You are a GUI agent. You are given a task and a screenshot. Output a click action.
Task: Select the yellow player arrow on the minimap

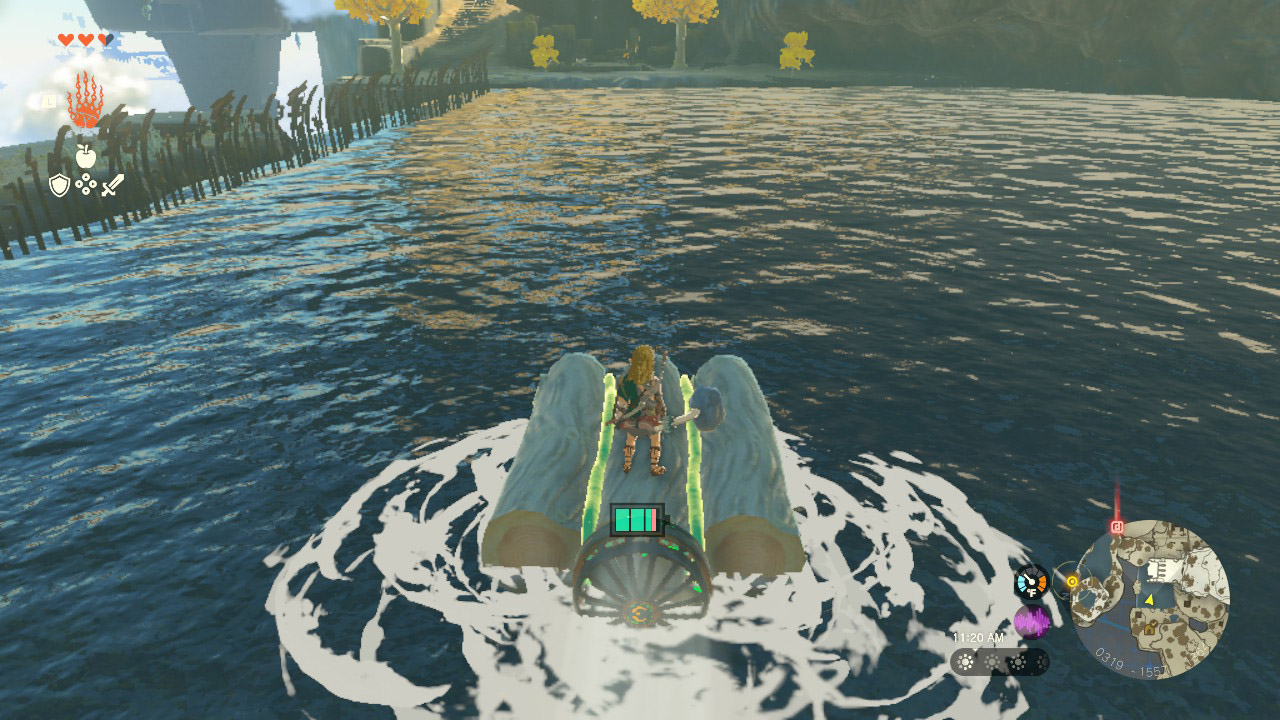[x=1148, y=599]
